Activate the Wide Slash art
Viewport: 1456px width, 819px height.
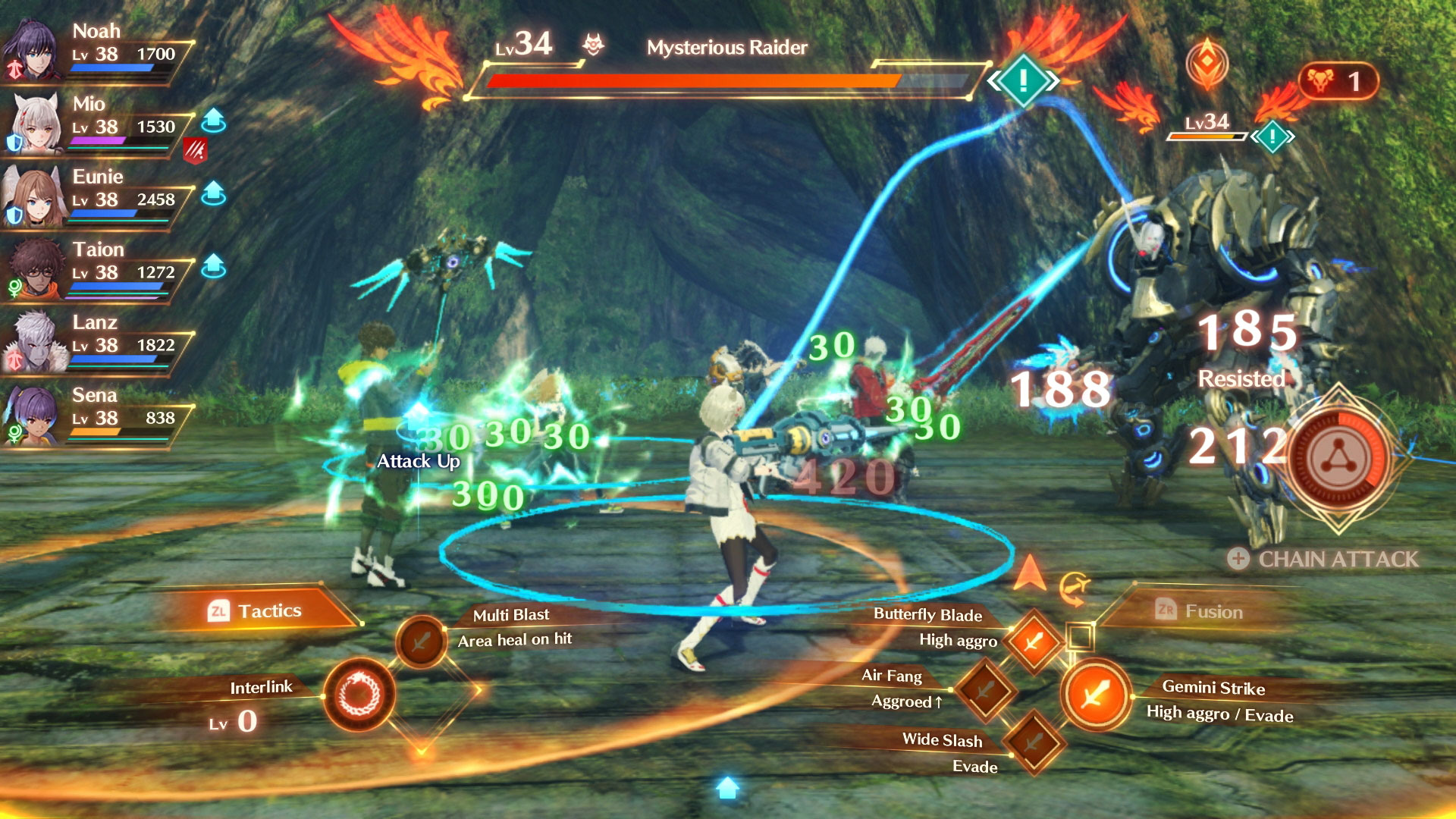(x=1033, y=742)
